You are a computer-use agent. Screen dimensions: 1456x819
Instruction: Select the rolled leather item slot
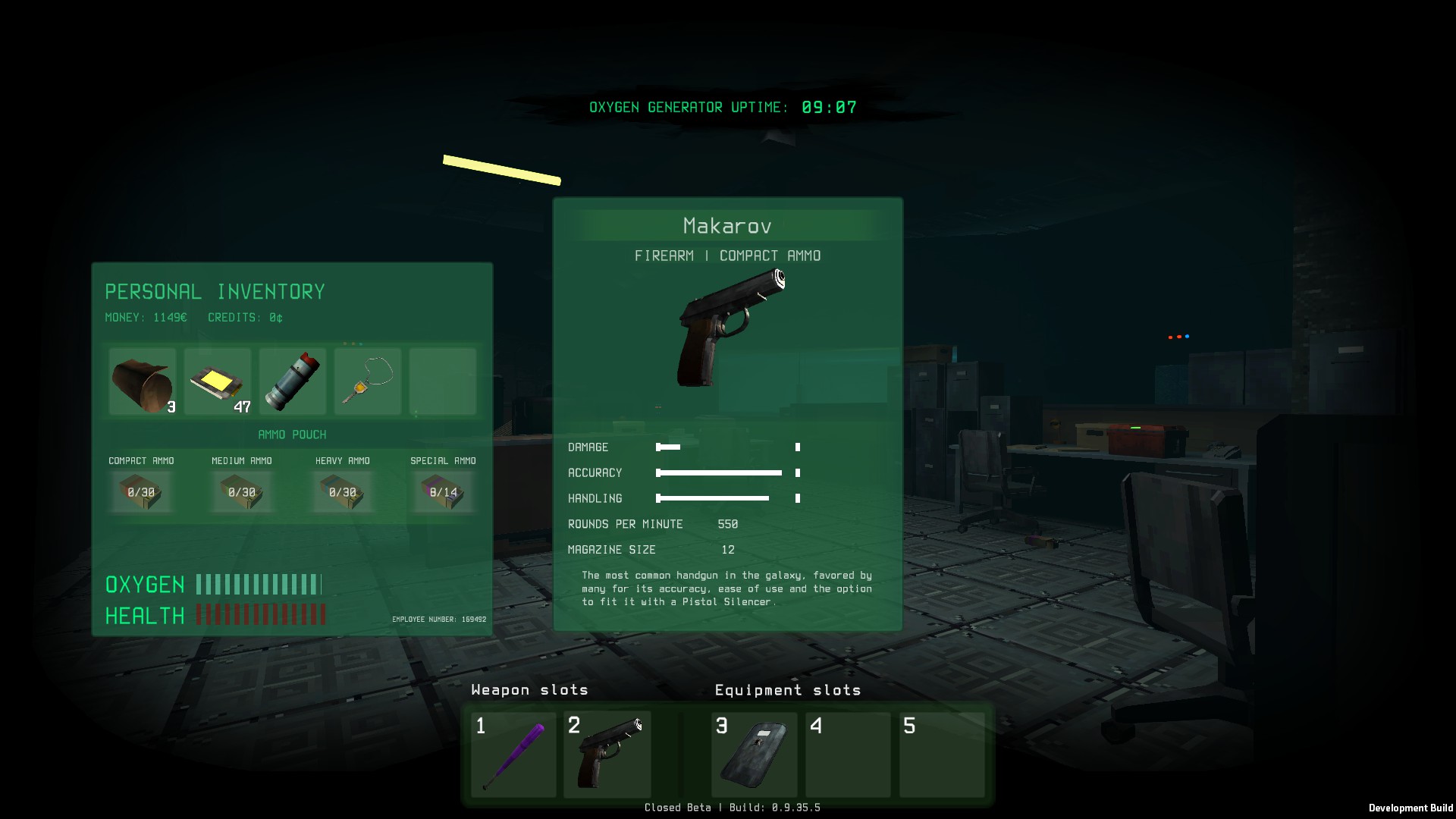click(143, 381)
